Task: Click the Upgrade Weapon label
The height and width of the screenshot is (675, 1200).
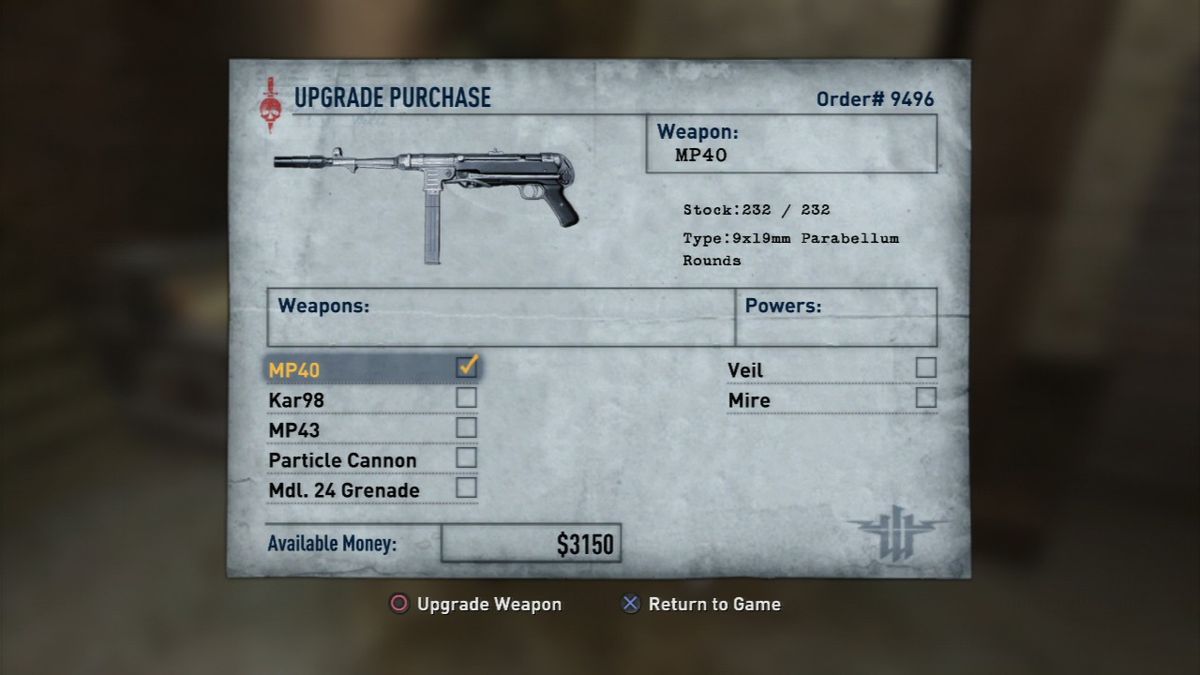Action: (x=488, y=604)
